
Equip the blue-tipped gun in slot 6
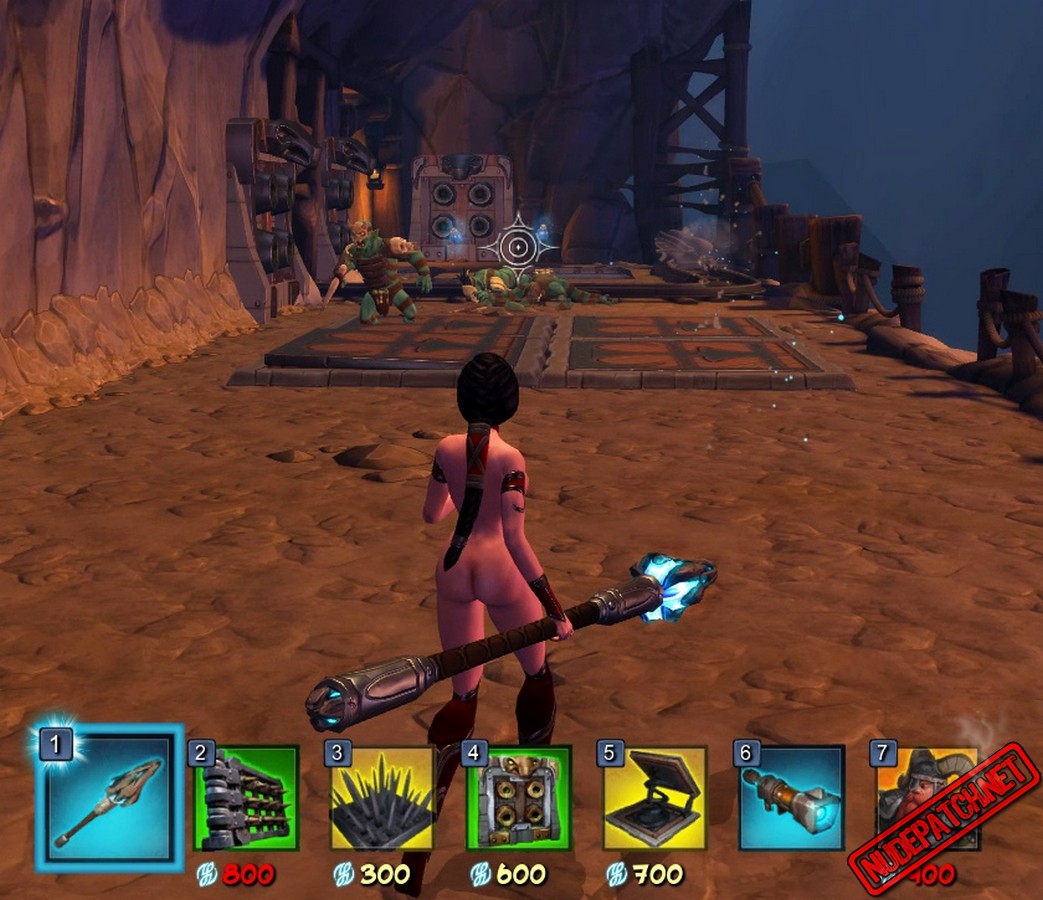tap(790, 798)
